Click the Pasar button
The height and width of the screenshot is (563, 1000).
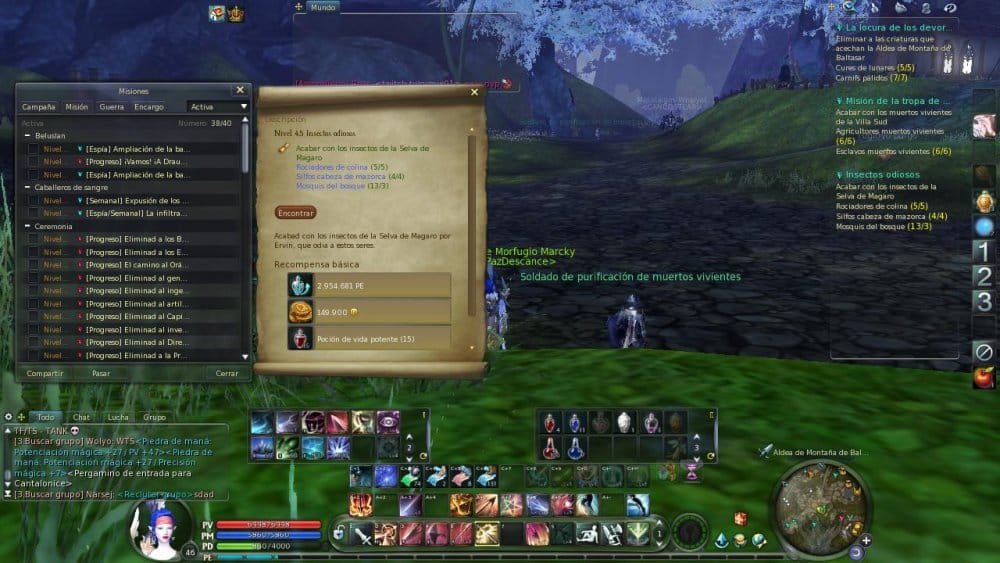click(101, 373)
